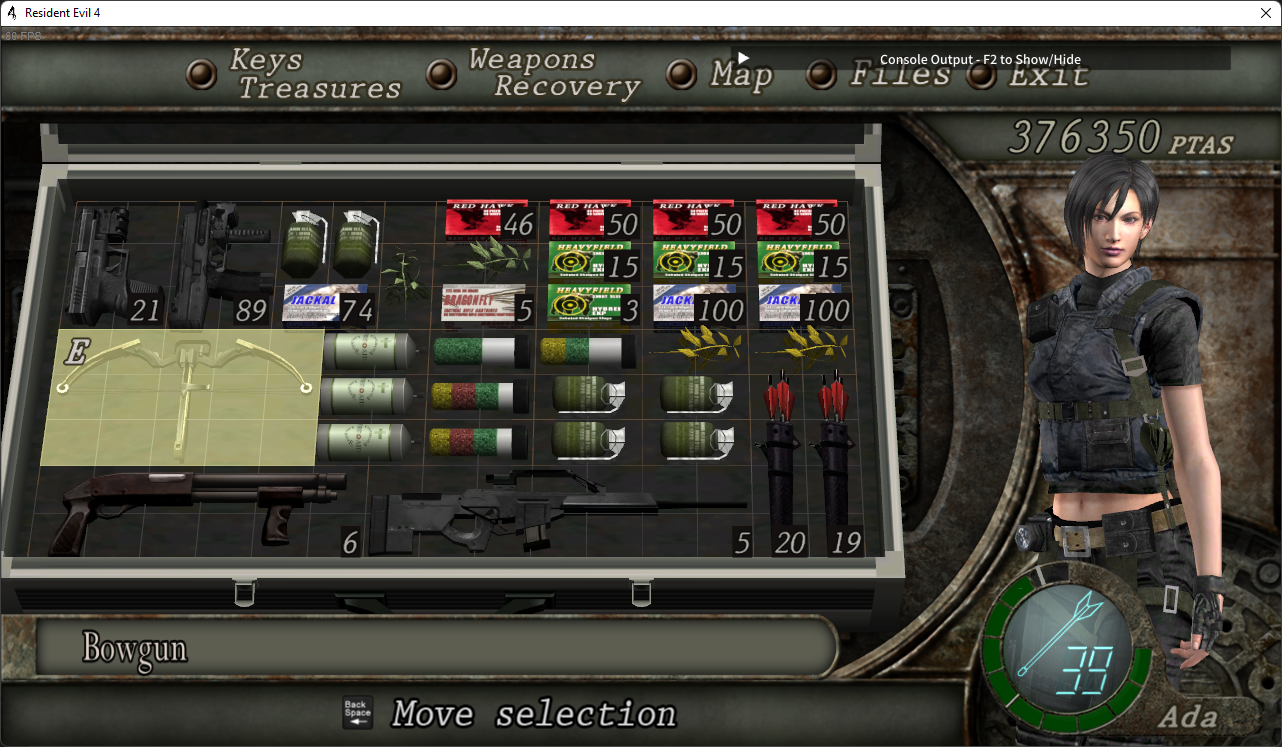Open the Map tab
This screenshot has height=747, width=1282.
(x=738, y=73)
